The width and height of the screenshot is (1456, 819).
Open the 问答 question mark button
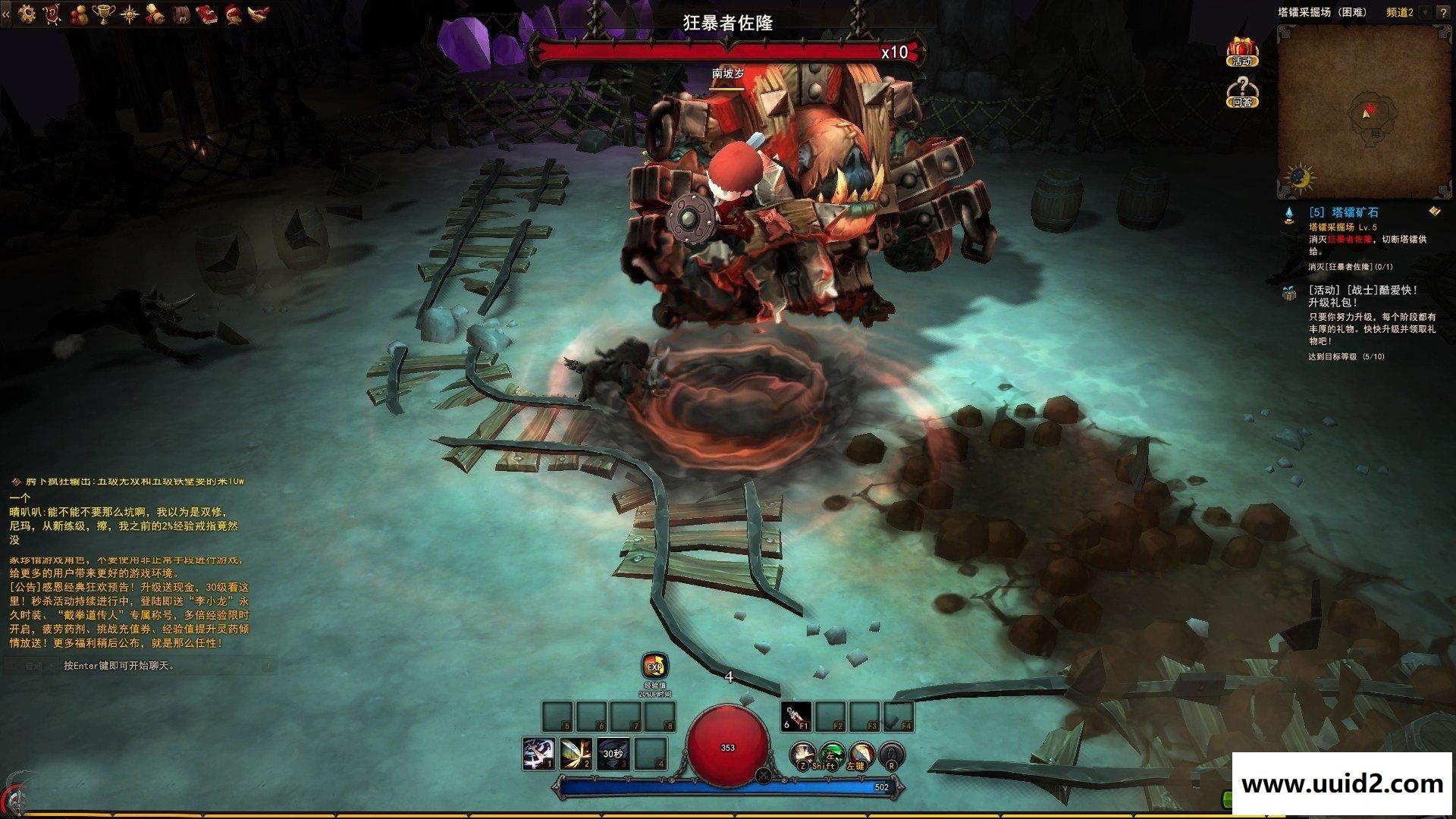(1242, 91)
